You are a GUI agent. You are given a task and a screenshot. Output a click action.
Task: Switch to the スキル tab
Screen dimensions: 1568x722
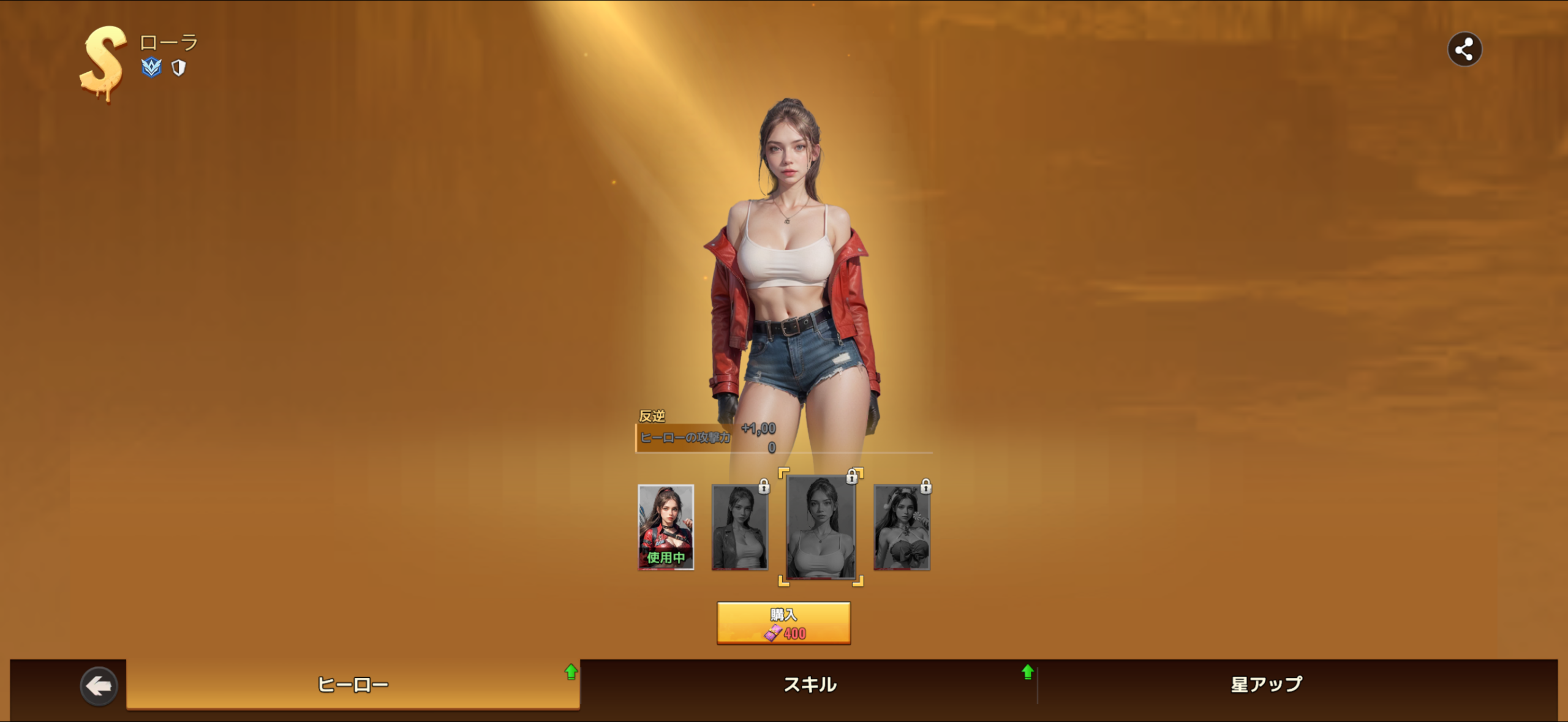(810, 685)
